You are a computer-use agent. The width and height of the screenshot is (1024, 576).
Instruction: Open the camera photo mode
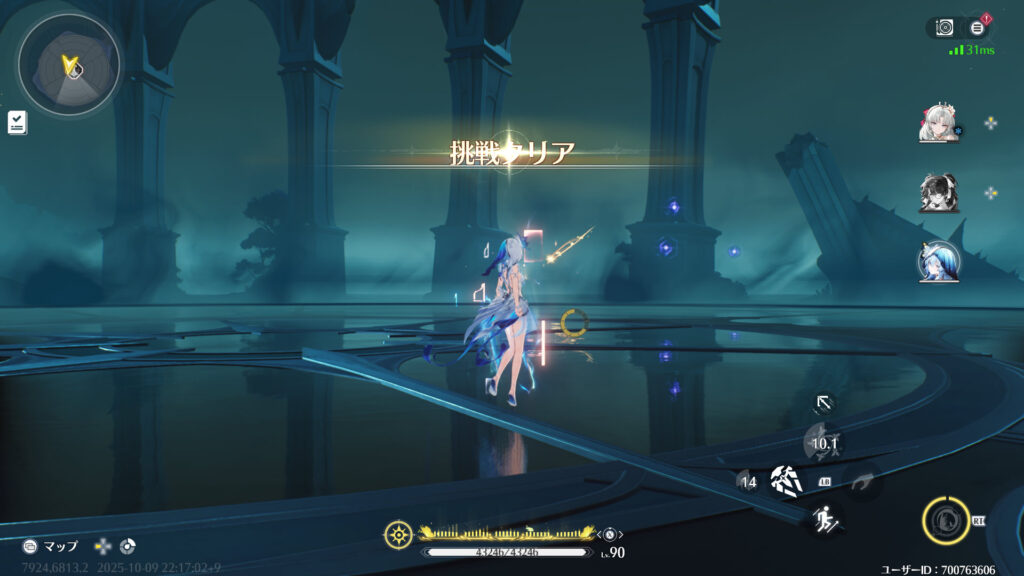[x=944, y=28]
